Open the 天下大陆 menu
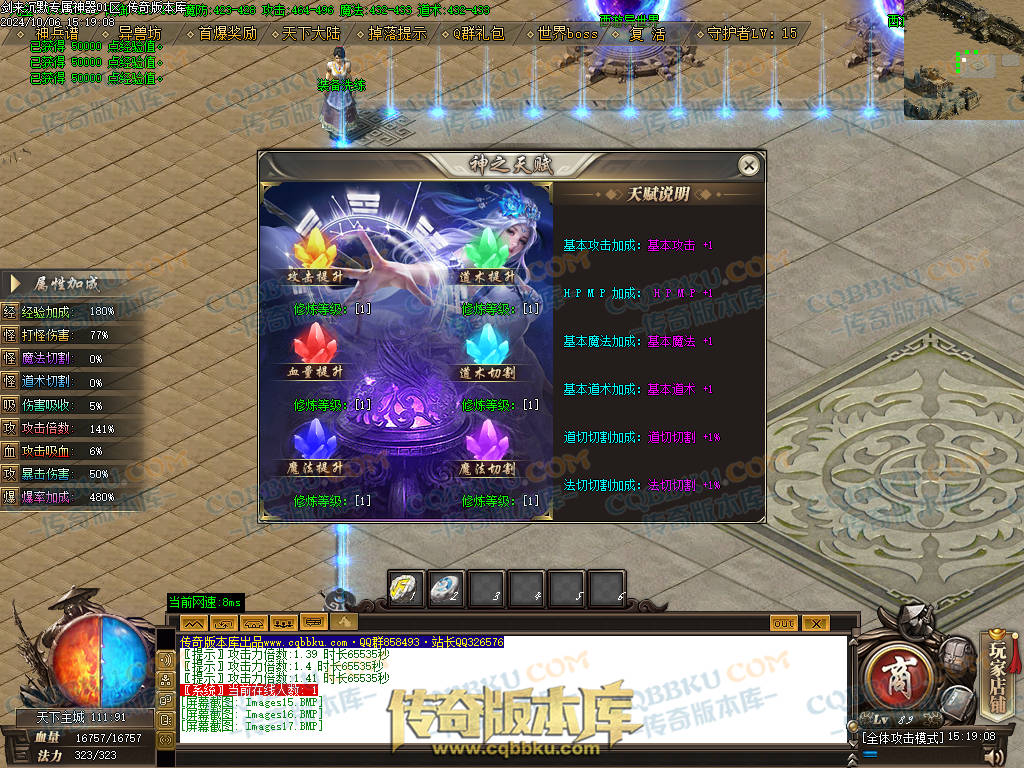 (x=311, y=33)
